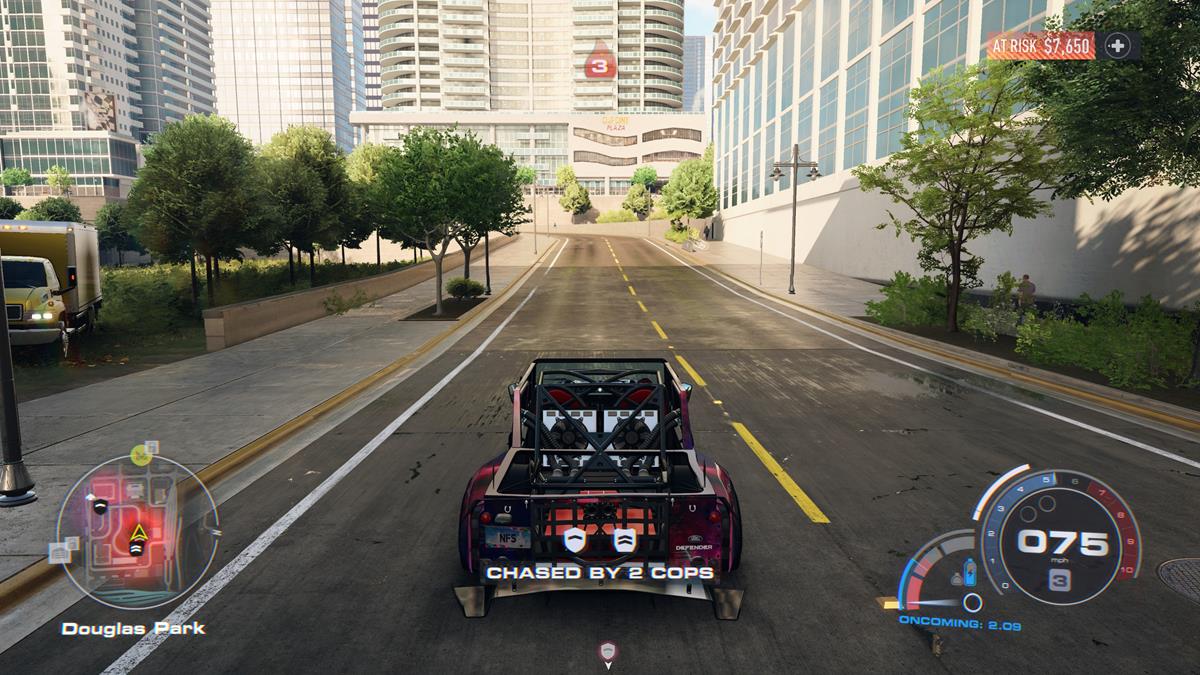
Task: Click the plus icon beside At Risk
Action: 1118,45
